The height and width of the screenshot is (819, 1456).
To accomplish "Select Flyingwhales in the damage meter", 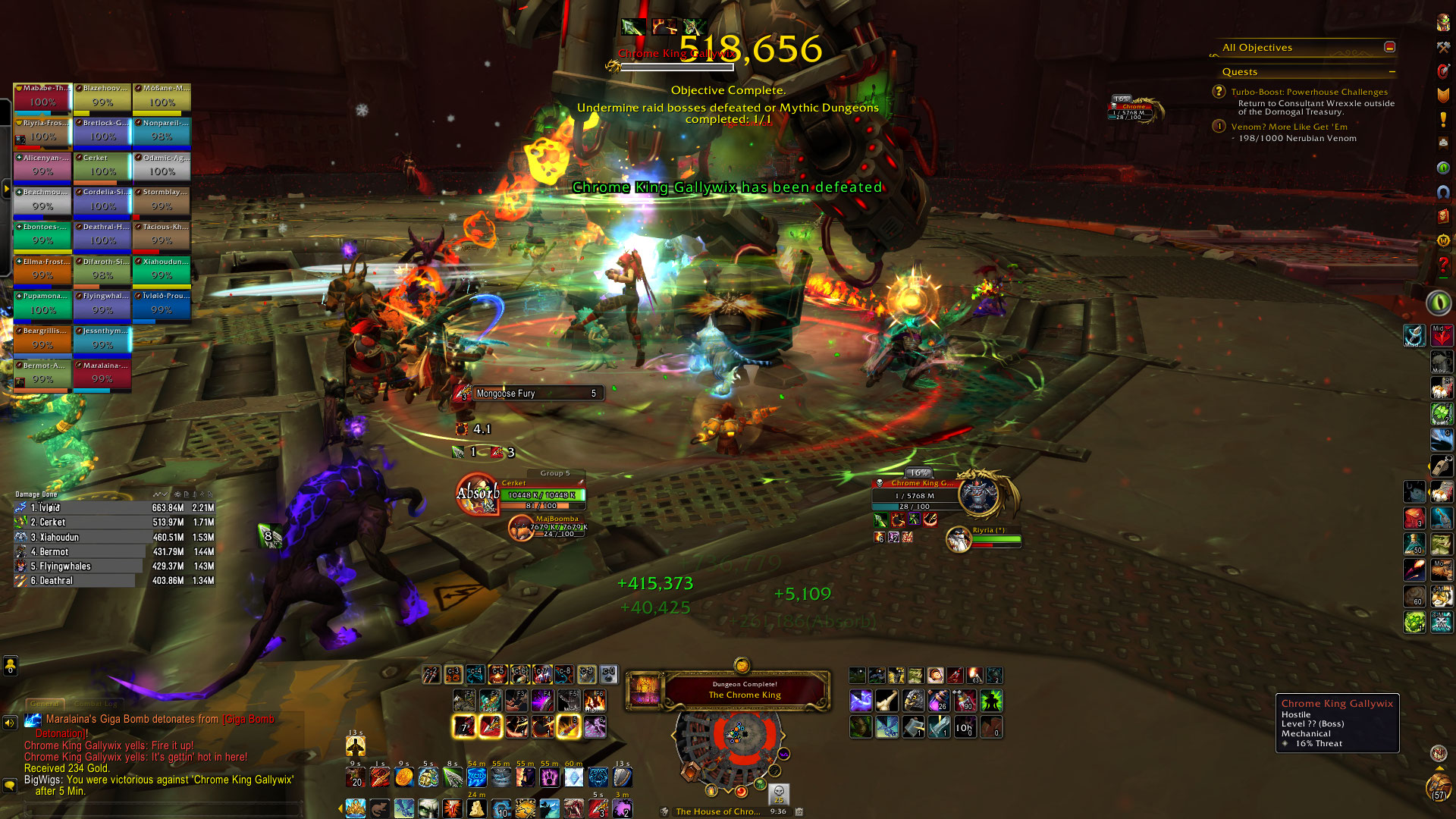I will 114,566.
